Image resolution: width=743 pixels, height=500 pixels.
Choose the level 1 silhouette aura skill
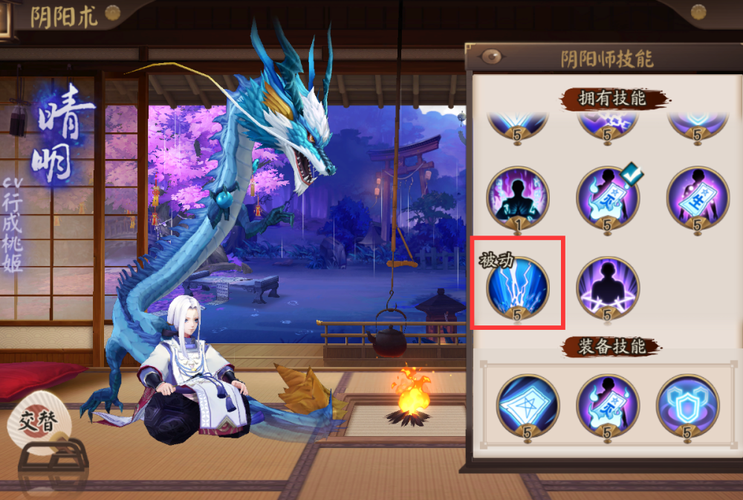(x=517, y=197)
